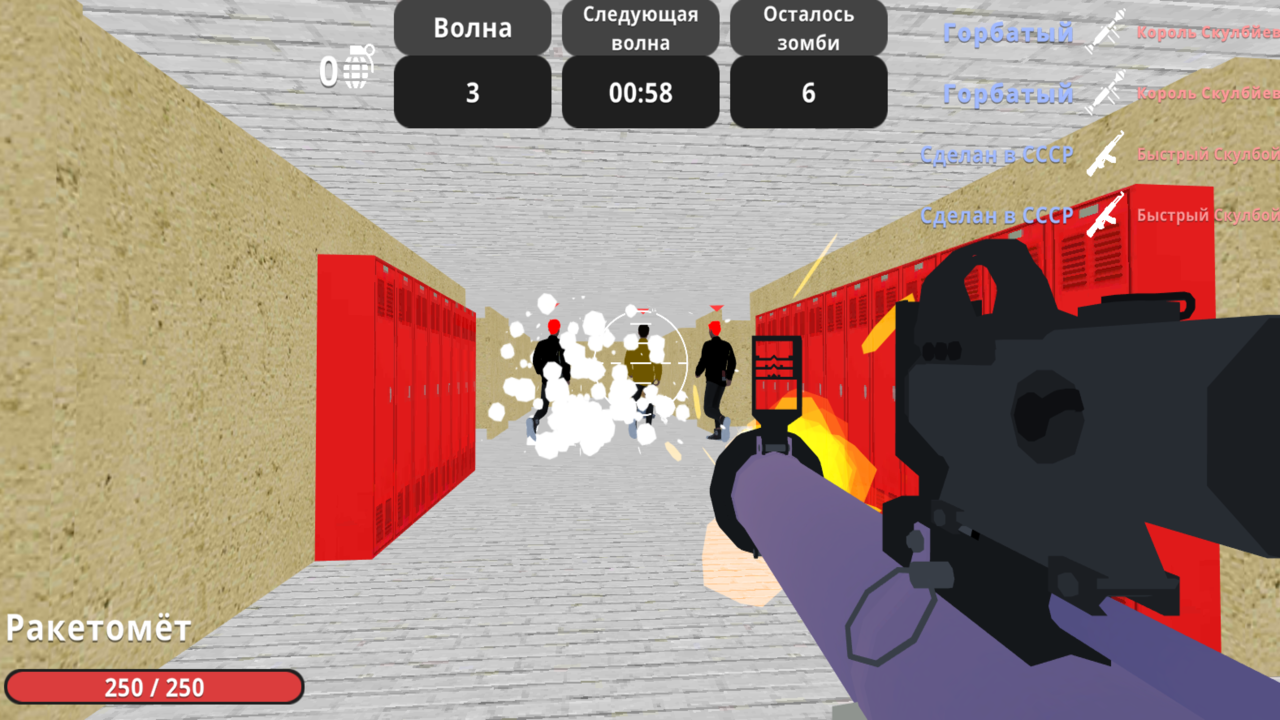Screen dimensions: 1280x720
Task: Click the rocket launcher iron sight panel
Action: 777,375
